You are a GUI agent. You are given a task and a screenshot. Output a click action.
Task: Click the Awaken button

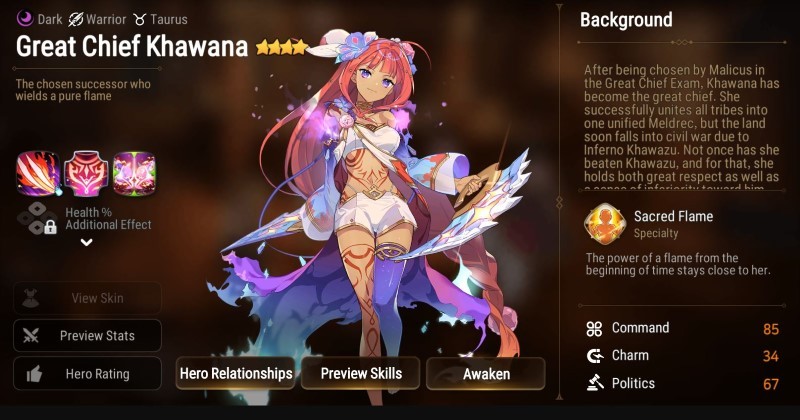(486, 373)
